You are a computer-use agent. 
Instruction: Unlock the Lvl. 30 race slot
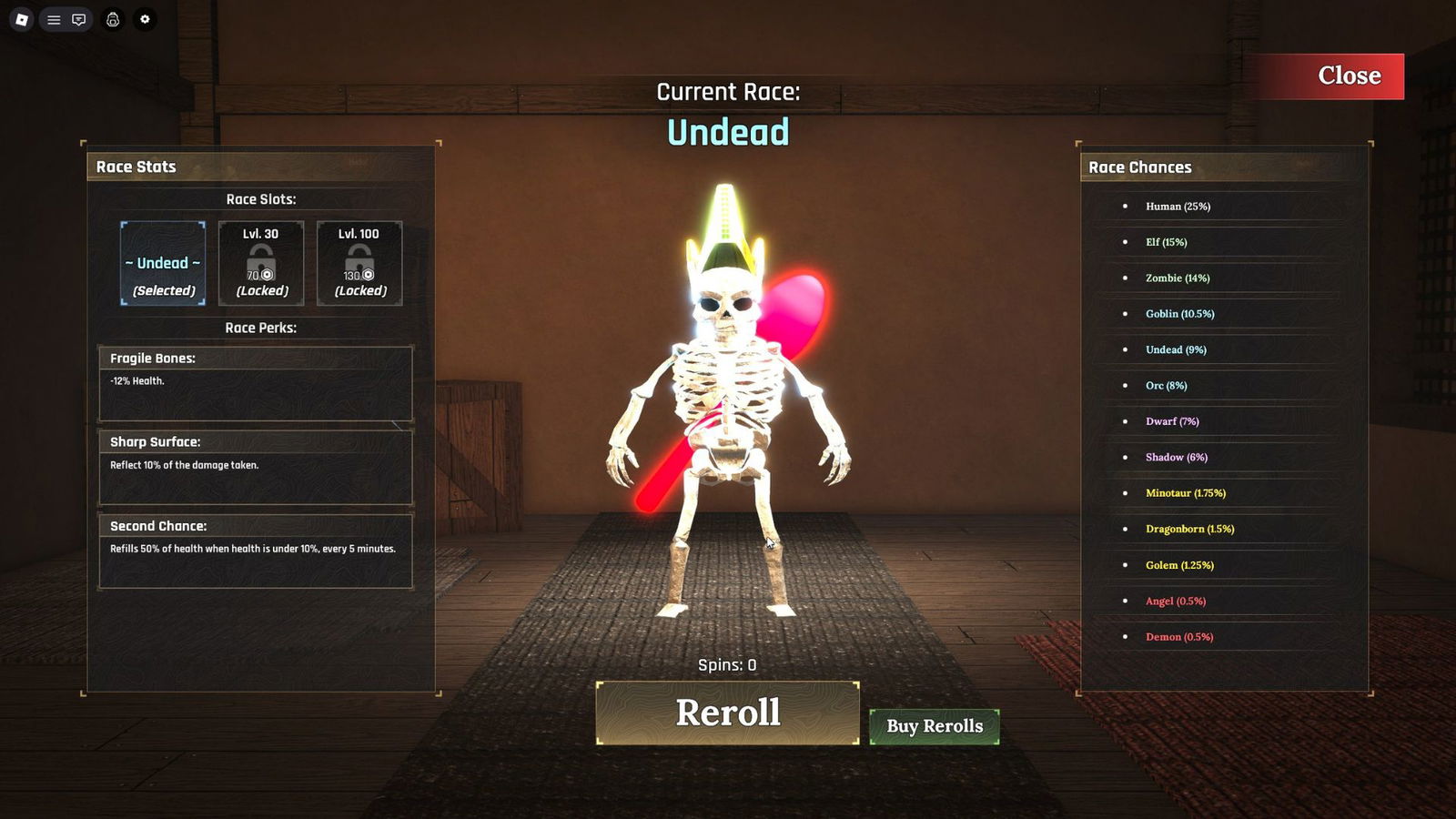[x=261, y=263]
